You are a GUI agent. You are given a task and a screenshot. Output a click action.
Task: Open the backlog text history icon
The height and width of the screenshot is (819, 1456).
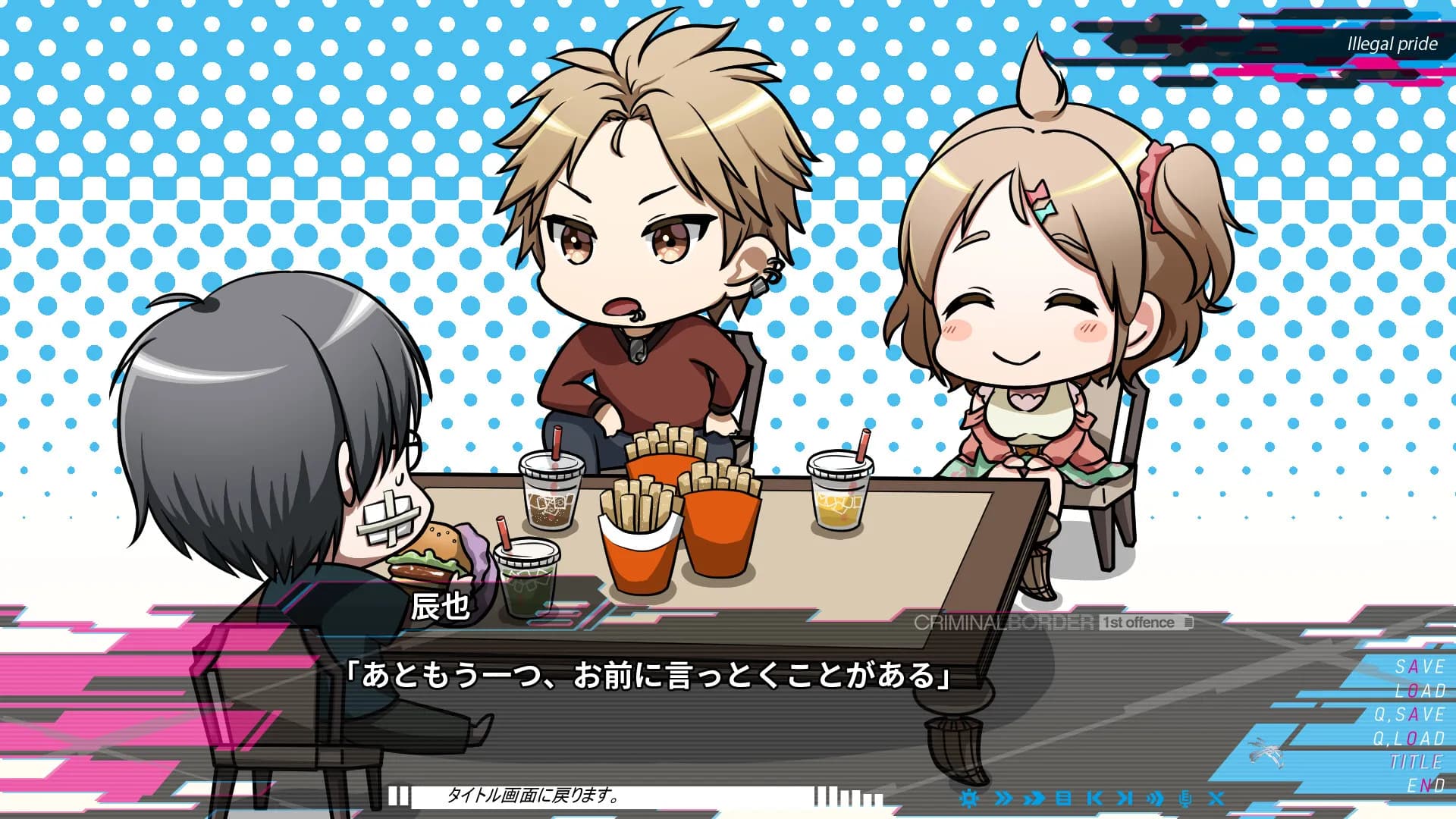pyautogui.click(x=1064, y=798)
